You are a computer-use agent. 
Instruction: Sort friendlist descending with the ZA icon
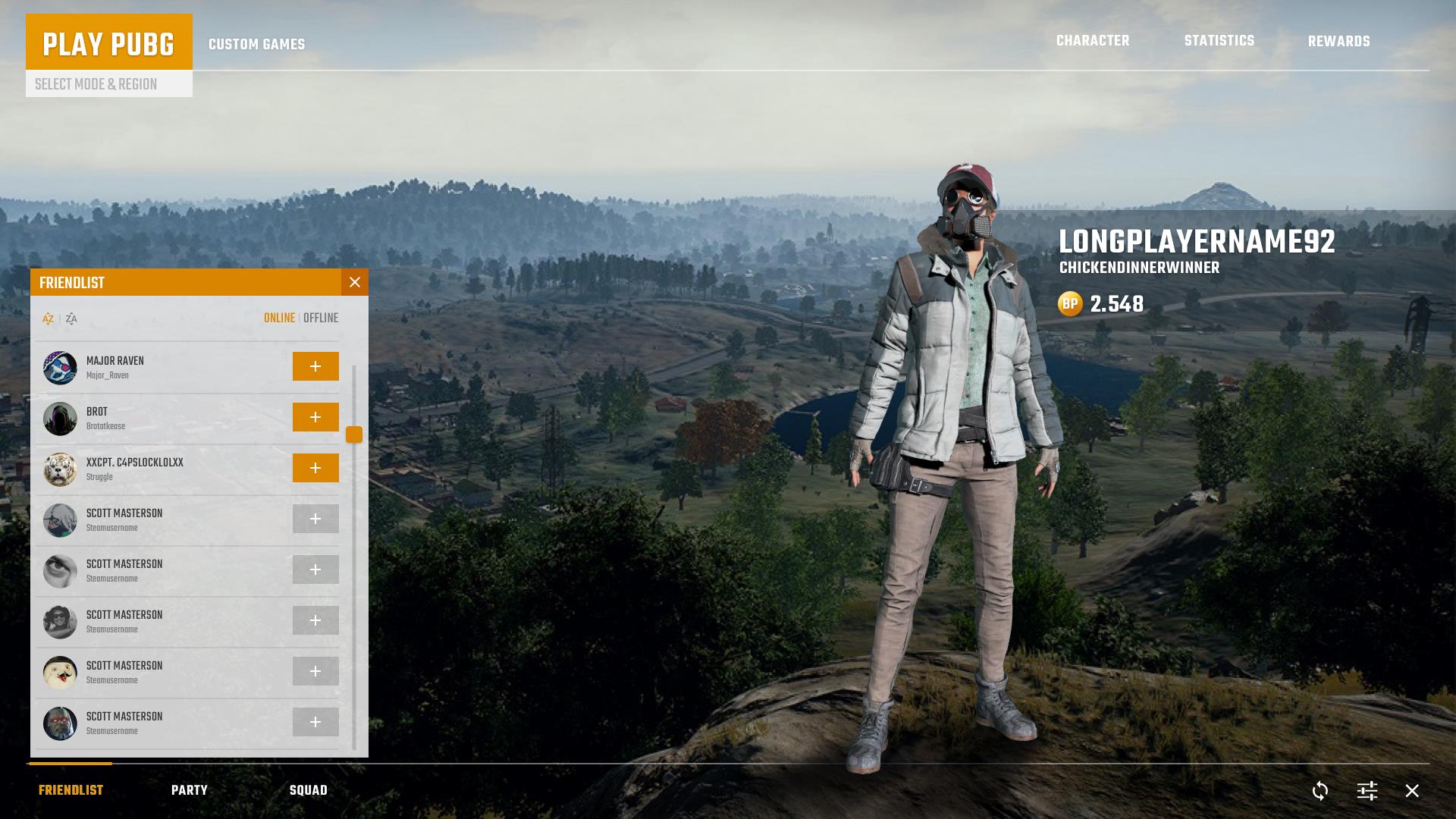tap(71, 318)
